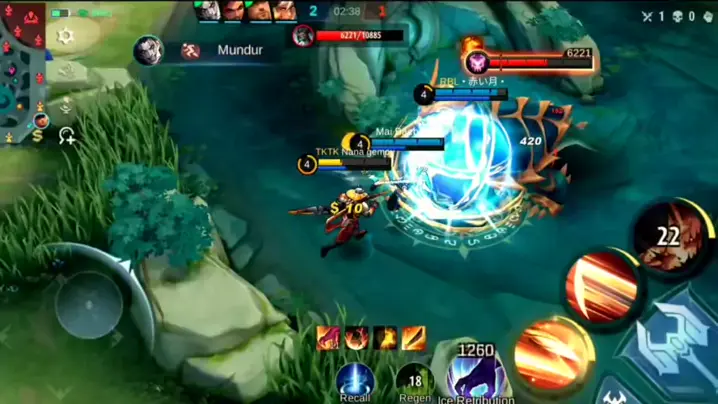Tap the microphone voice chat icon
This screenshot has height=404, width=718.
(x=66, y=104)
